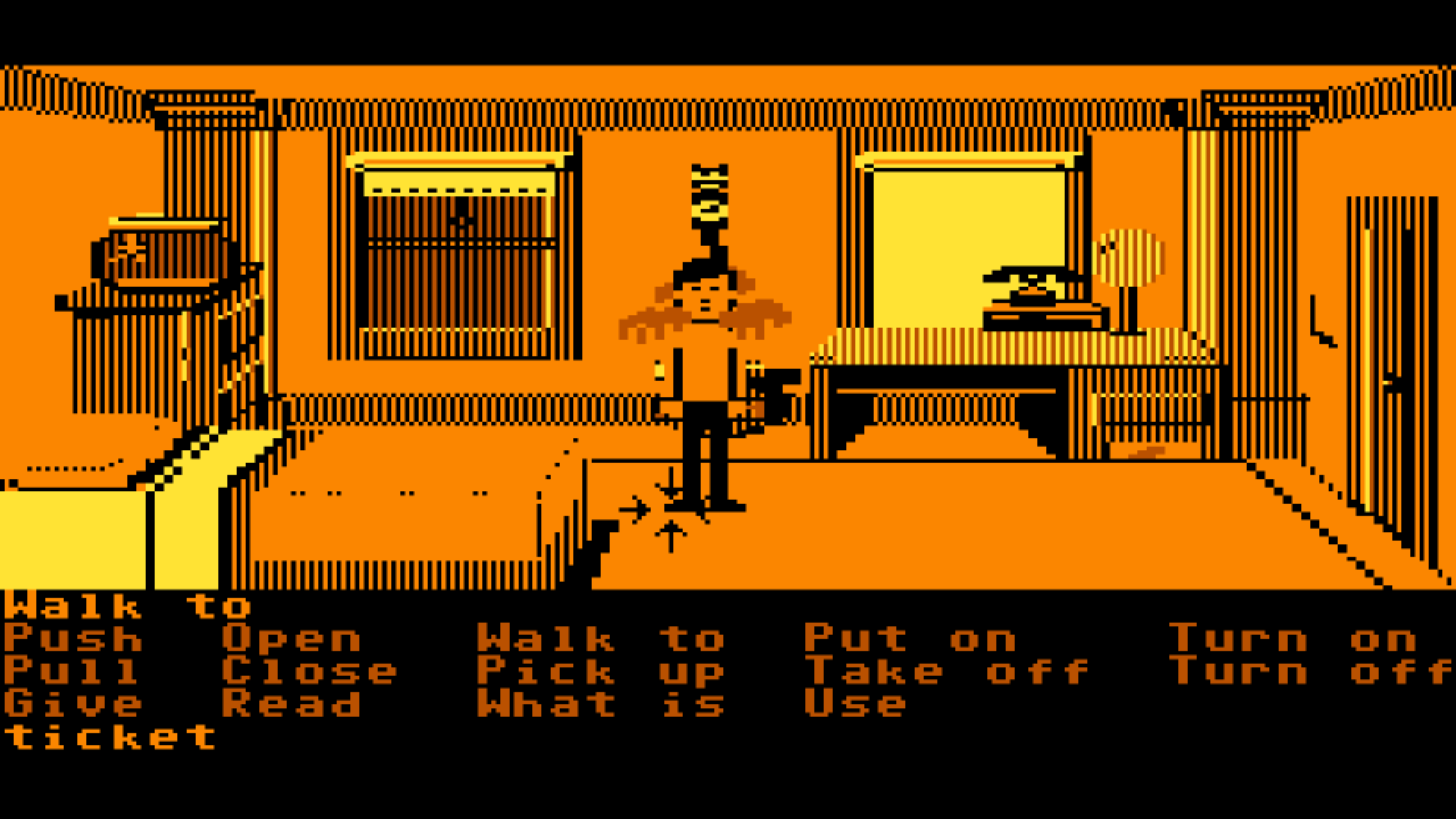Select the "Push" verb
This screenshot has height=819, width=1456.
click(x=72, y=639)
